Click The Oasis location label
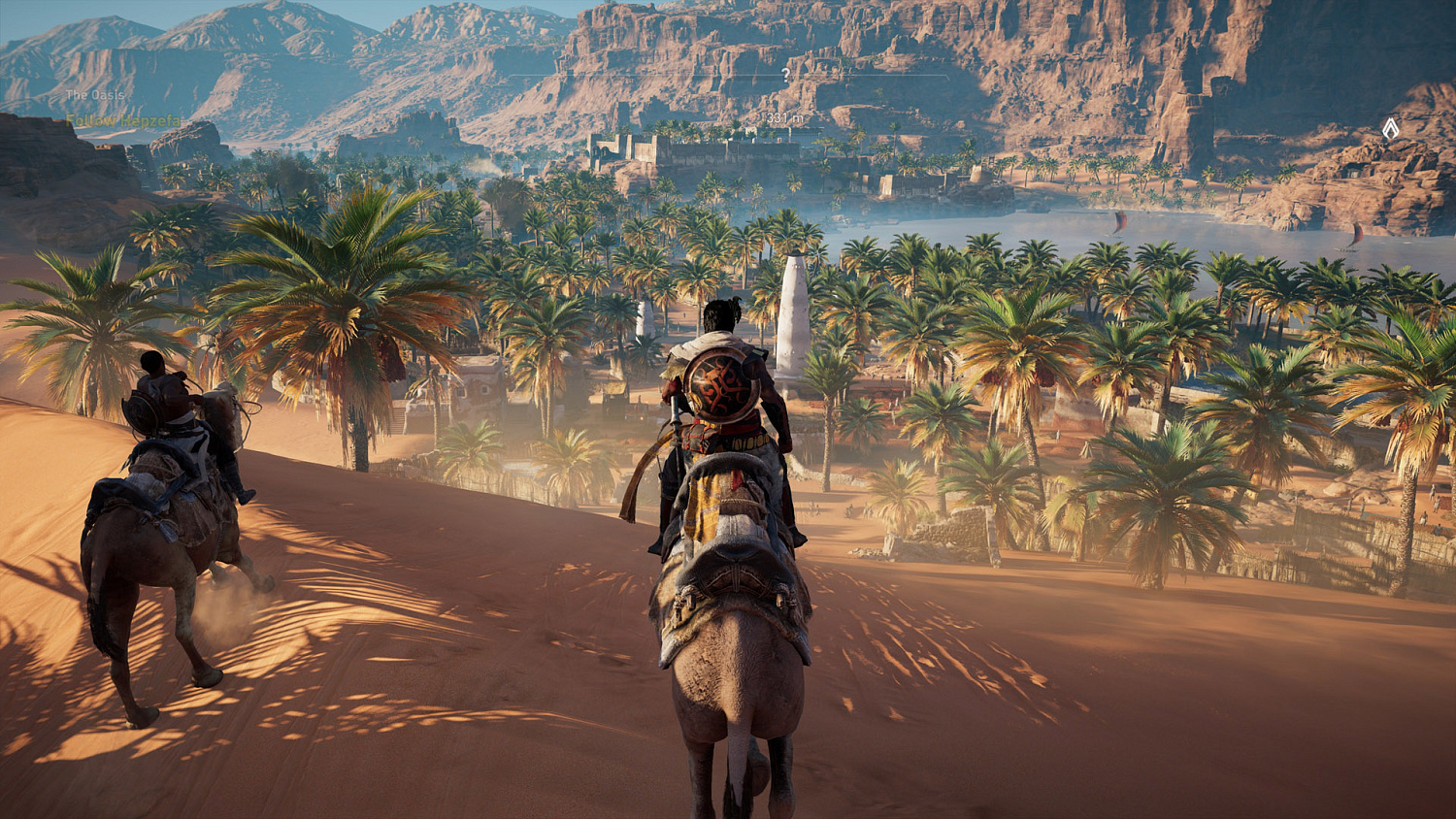The height and width of the screenshot is (819, 1456). click(x=94, y=94)
